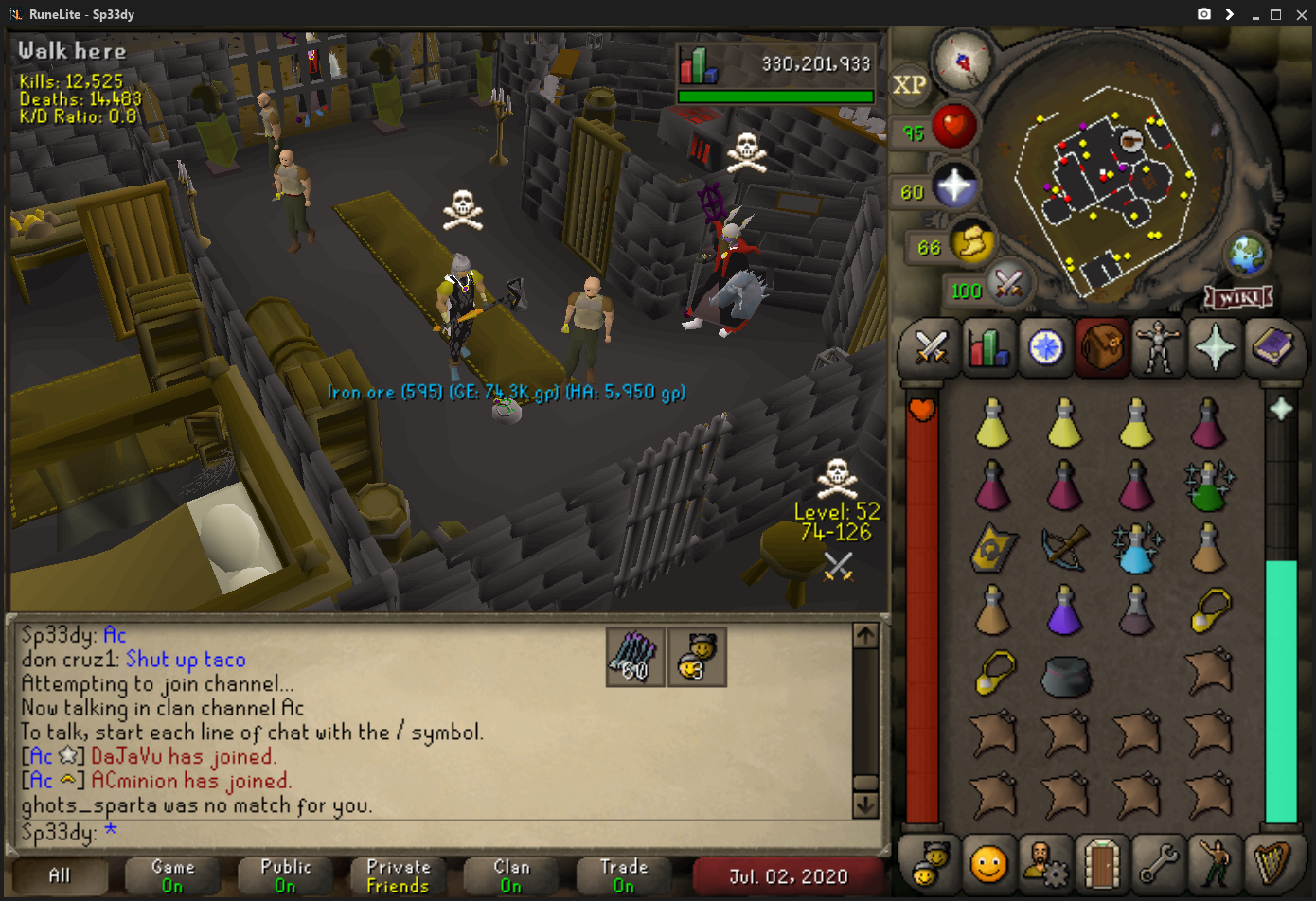Switch to the Magic spellbook tab
1316x901 pixels.
click(1272, 348)
